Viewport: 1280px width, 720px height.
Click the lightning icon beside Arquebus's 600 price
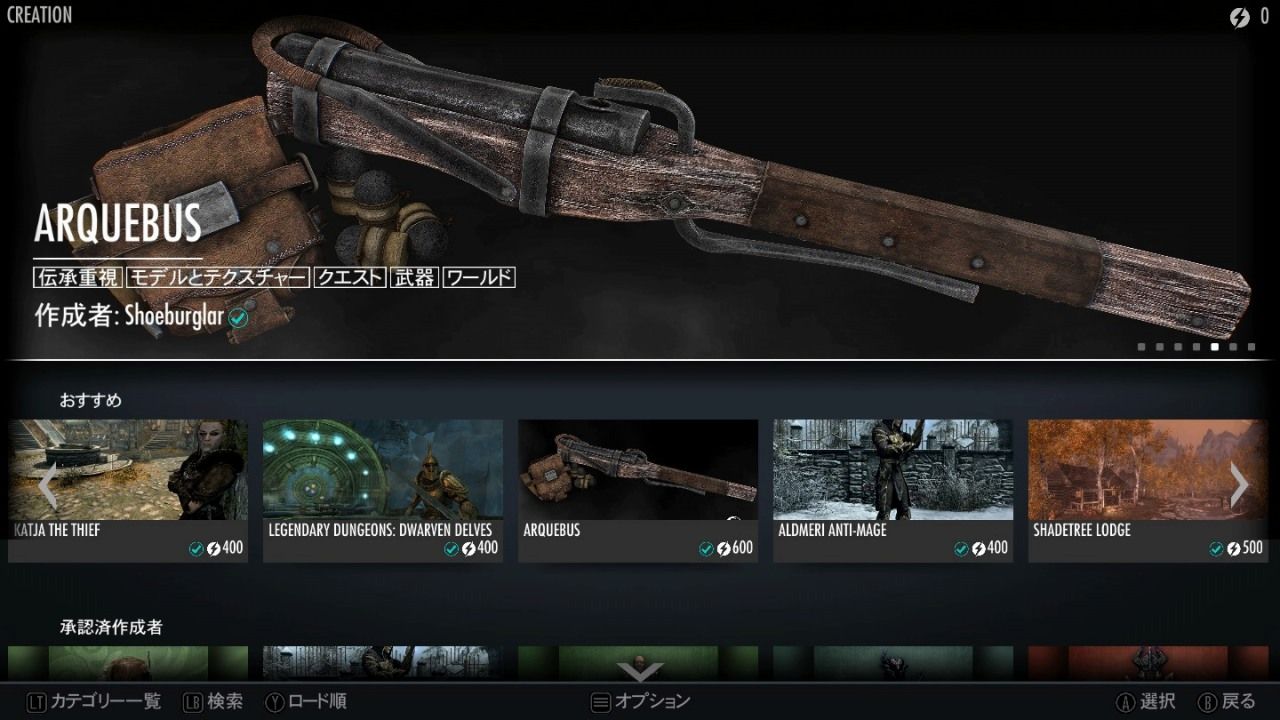(x=725, y=549)
